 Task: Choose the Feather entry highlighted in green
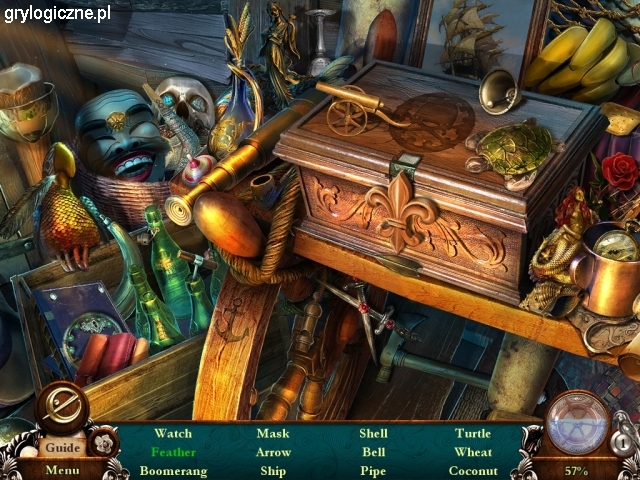[x=173, y=452]
